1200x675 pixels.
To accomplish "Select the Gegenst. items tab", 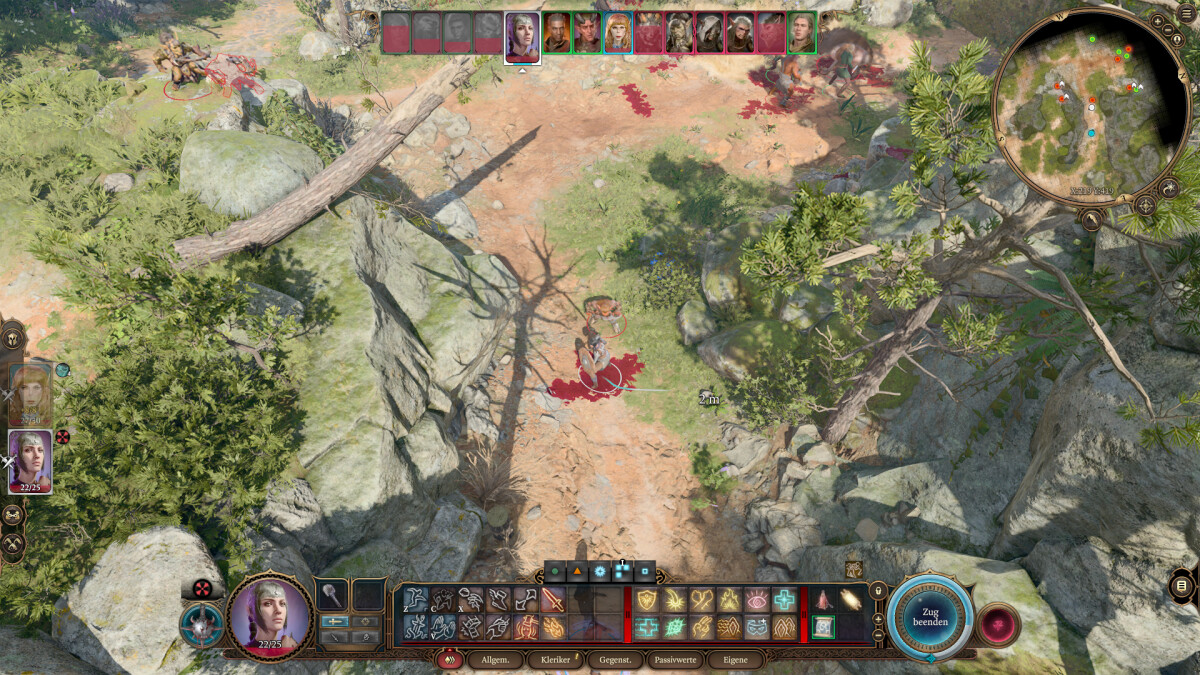I will 615,660.
